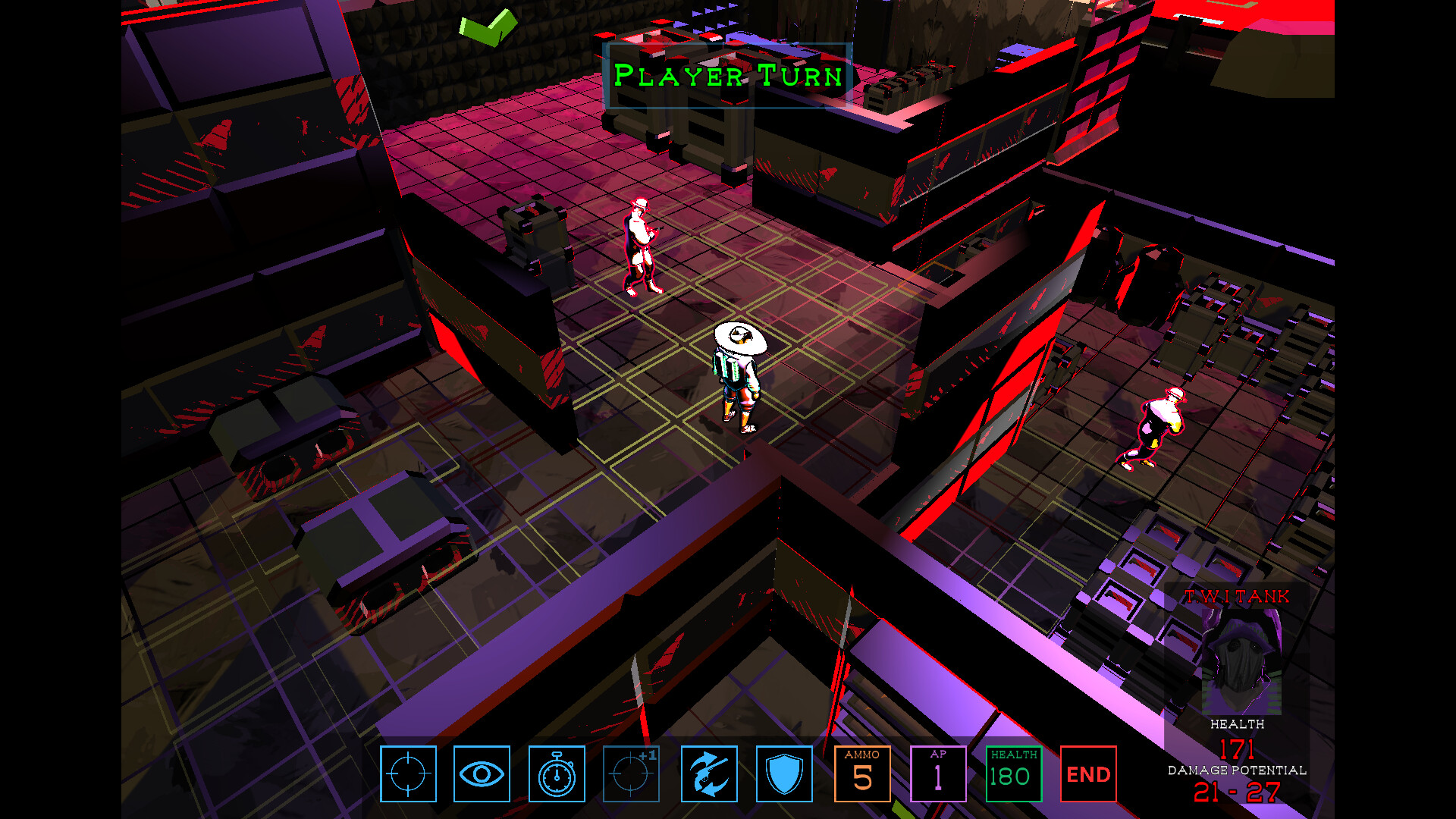Enable the shield stance for the turn
This screenshot has width=1456, height=819.
click(x=785, y=774)
